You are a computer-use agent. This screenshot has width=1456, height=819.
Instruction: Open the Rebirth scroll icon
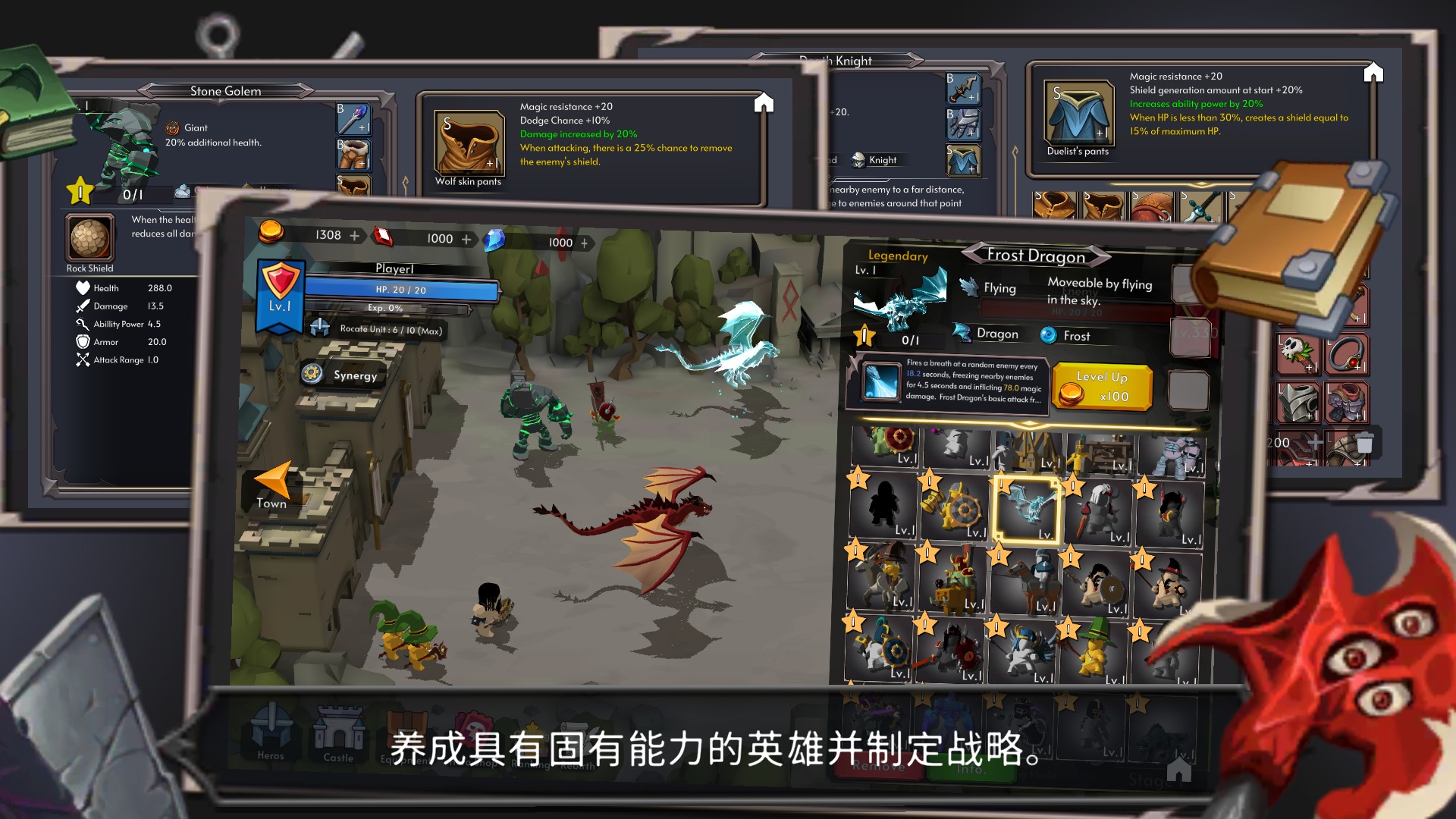point(573,726)
